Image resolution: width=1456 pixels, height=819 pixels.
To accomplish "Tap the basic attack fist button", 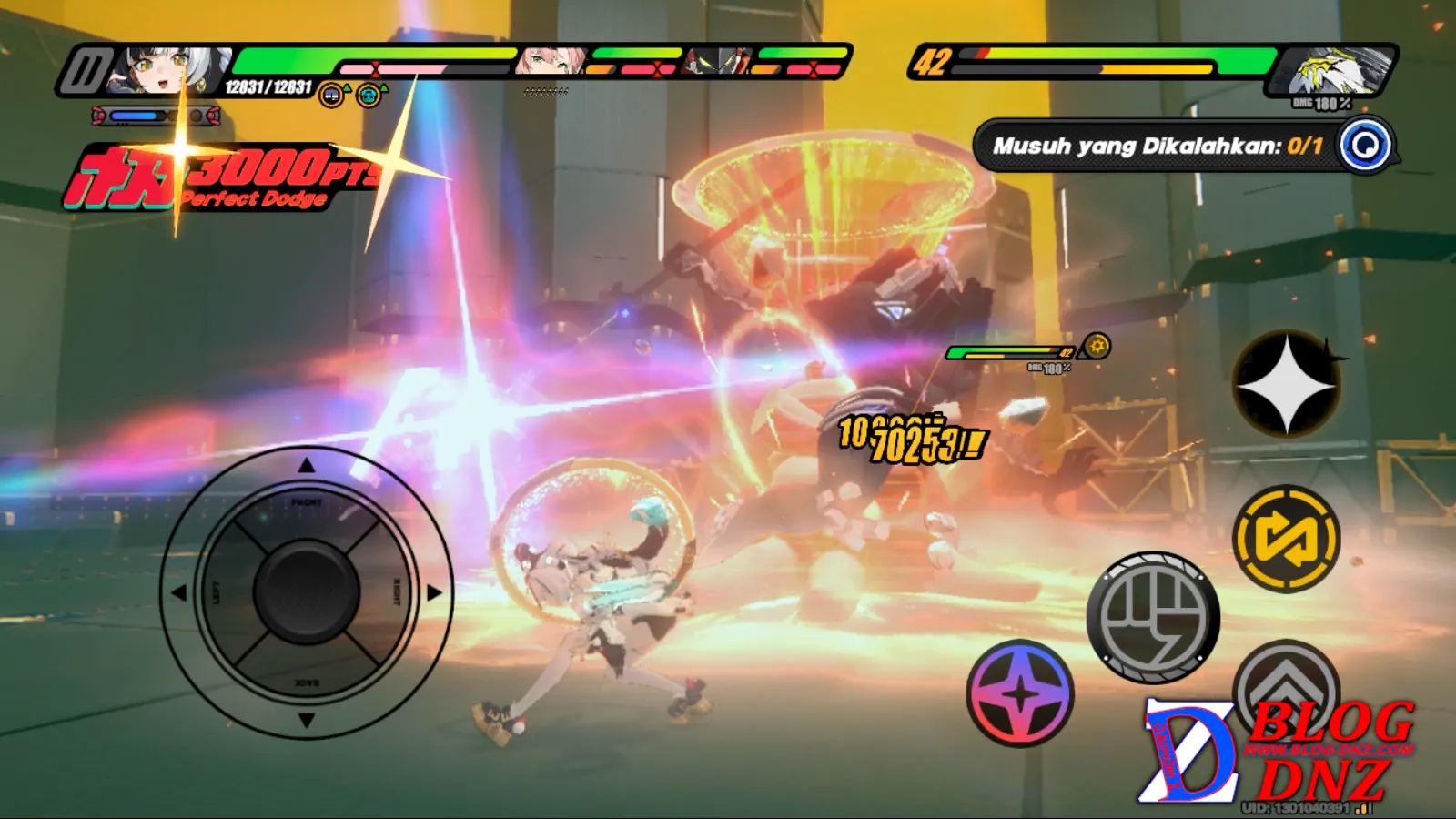I will click(x=1153, y=618).
